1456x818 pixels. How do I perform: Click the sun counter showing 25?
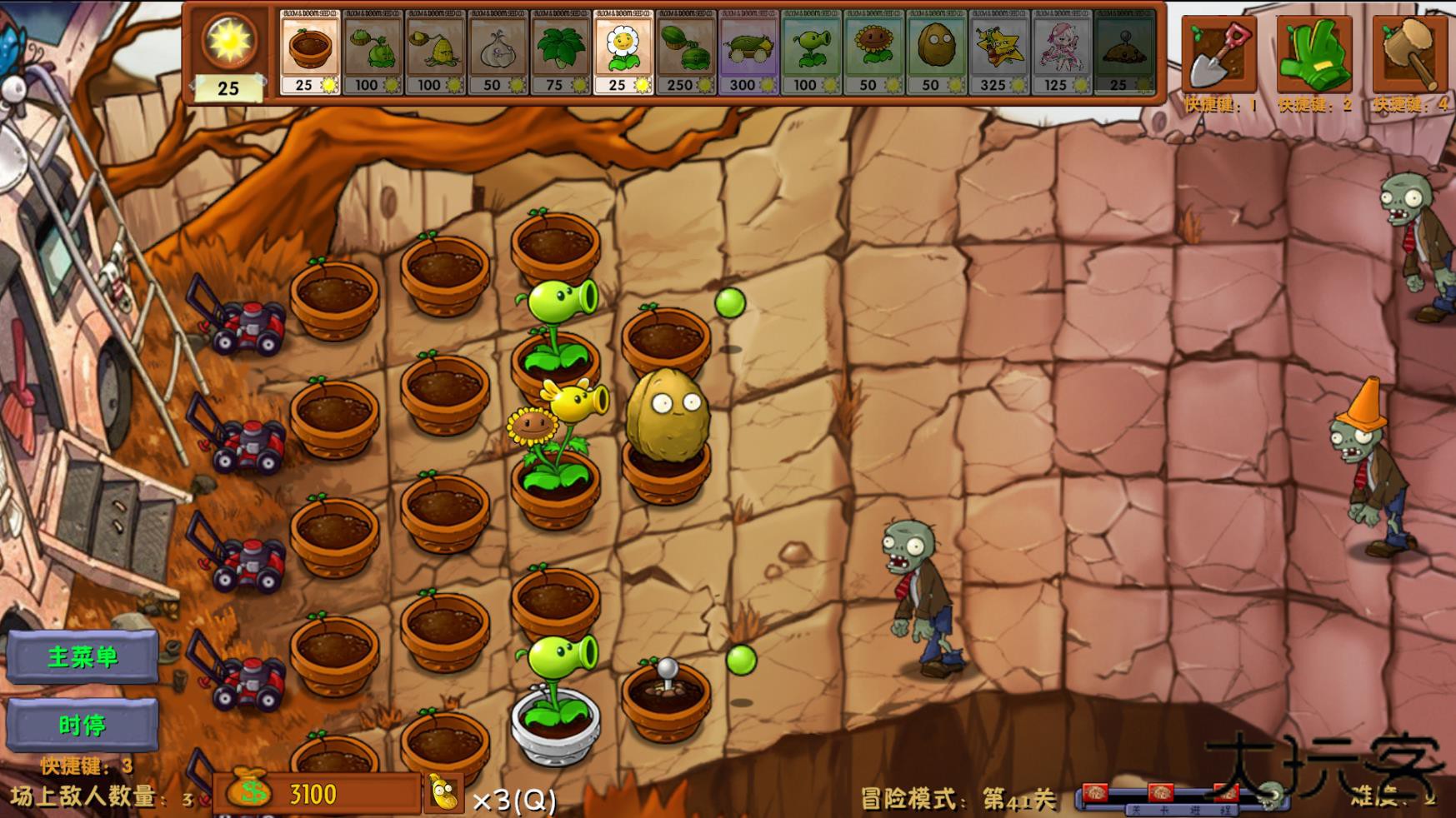[229, 50]
